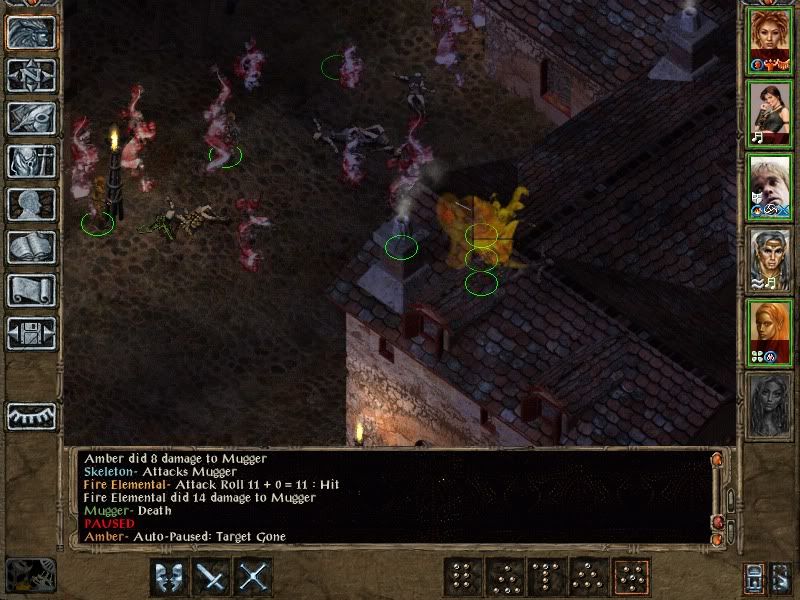This screenshot has height=600, width=800.
Task: Show the character record silhouette icon
Action: (31, 204)
